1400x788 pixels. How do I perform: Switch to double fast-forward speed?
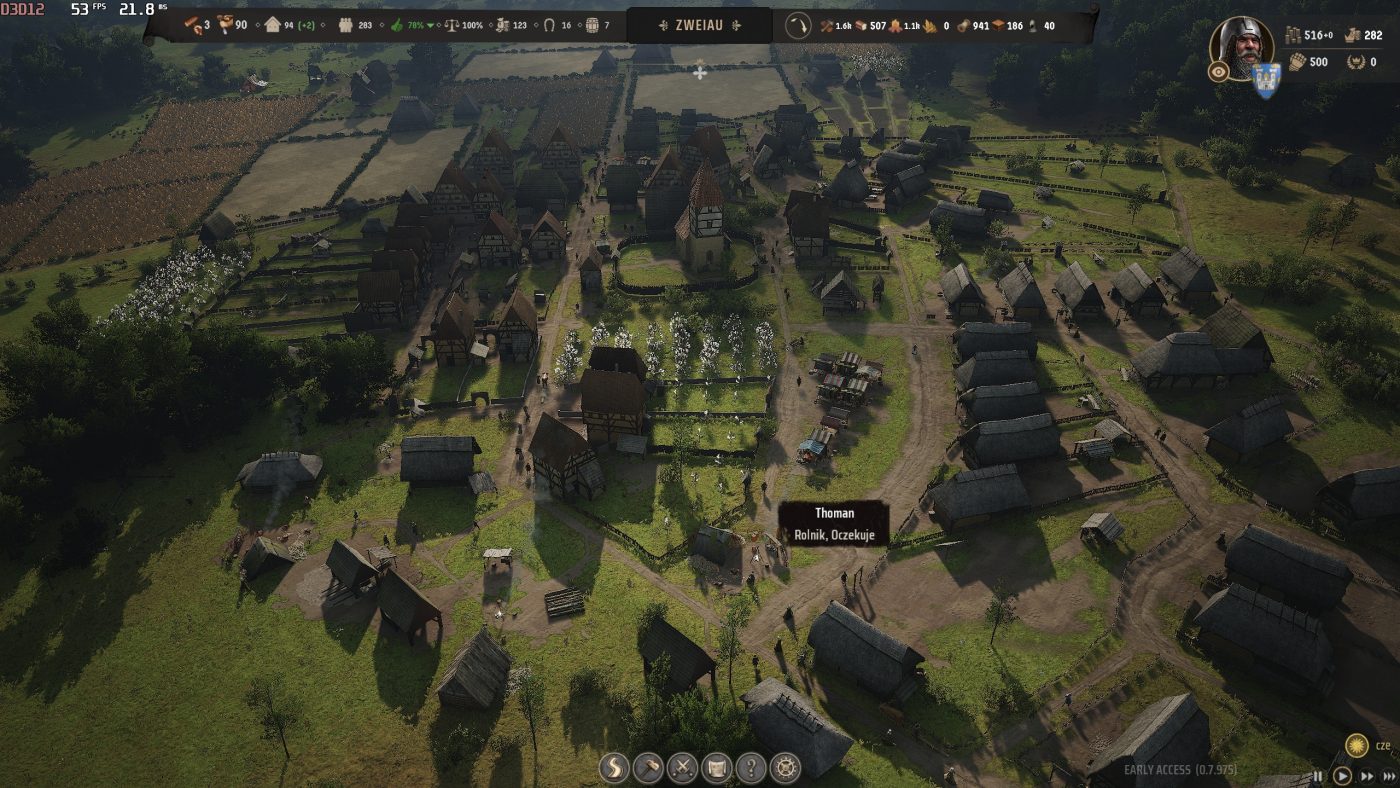tap(1366, 776)
